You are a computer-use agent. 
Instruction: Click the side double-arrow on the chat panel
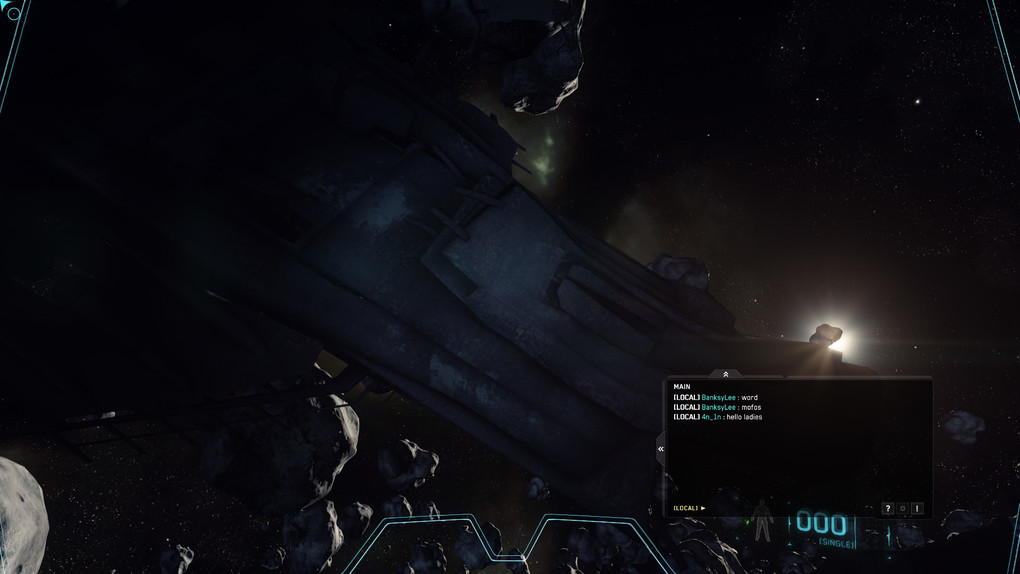[661, 449]
